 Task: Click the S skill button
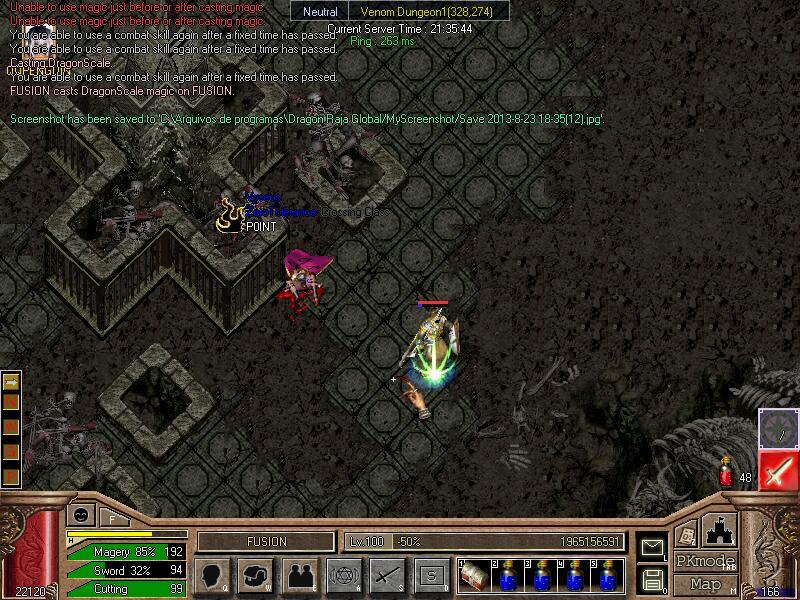point(431,575)
